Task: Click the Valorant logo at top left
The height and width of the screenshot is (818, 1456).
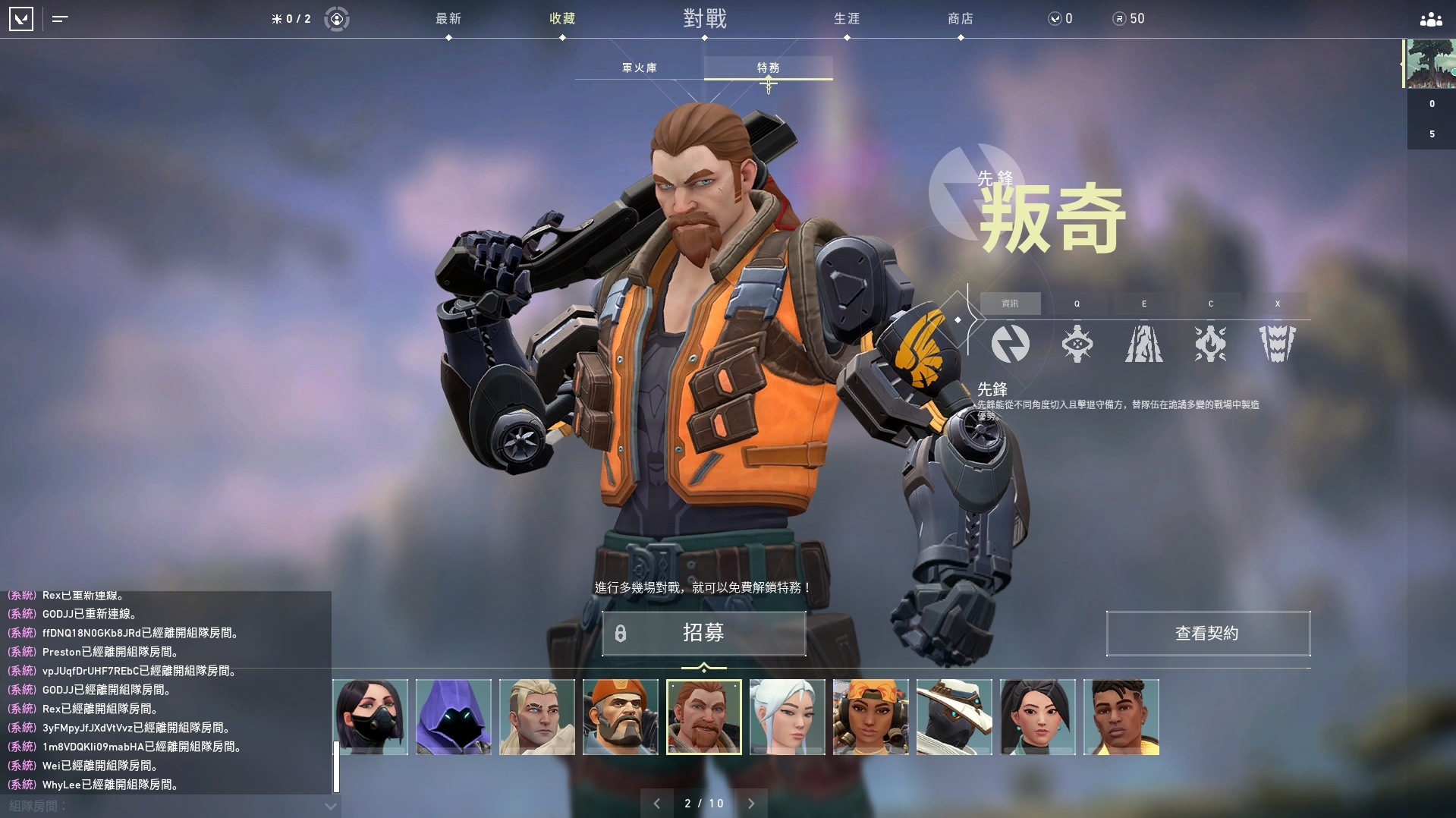Action: (x=22, y=19)
